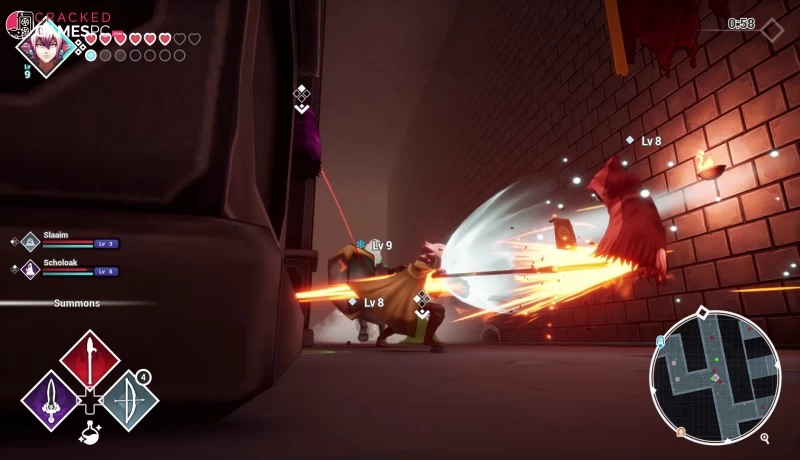The width and height of the screenshot is (800, 460).
Task: Click the blue marker on minimap edge
Action: pos(660,342)
